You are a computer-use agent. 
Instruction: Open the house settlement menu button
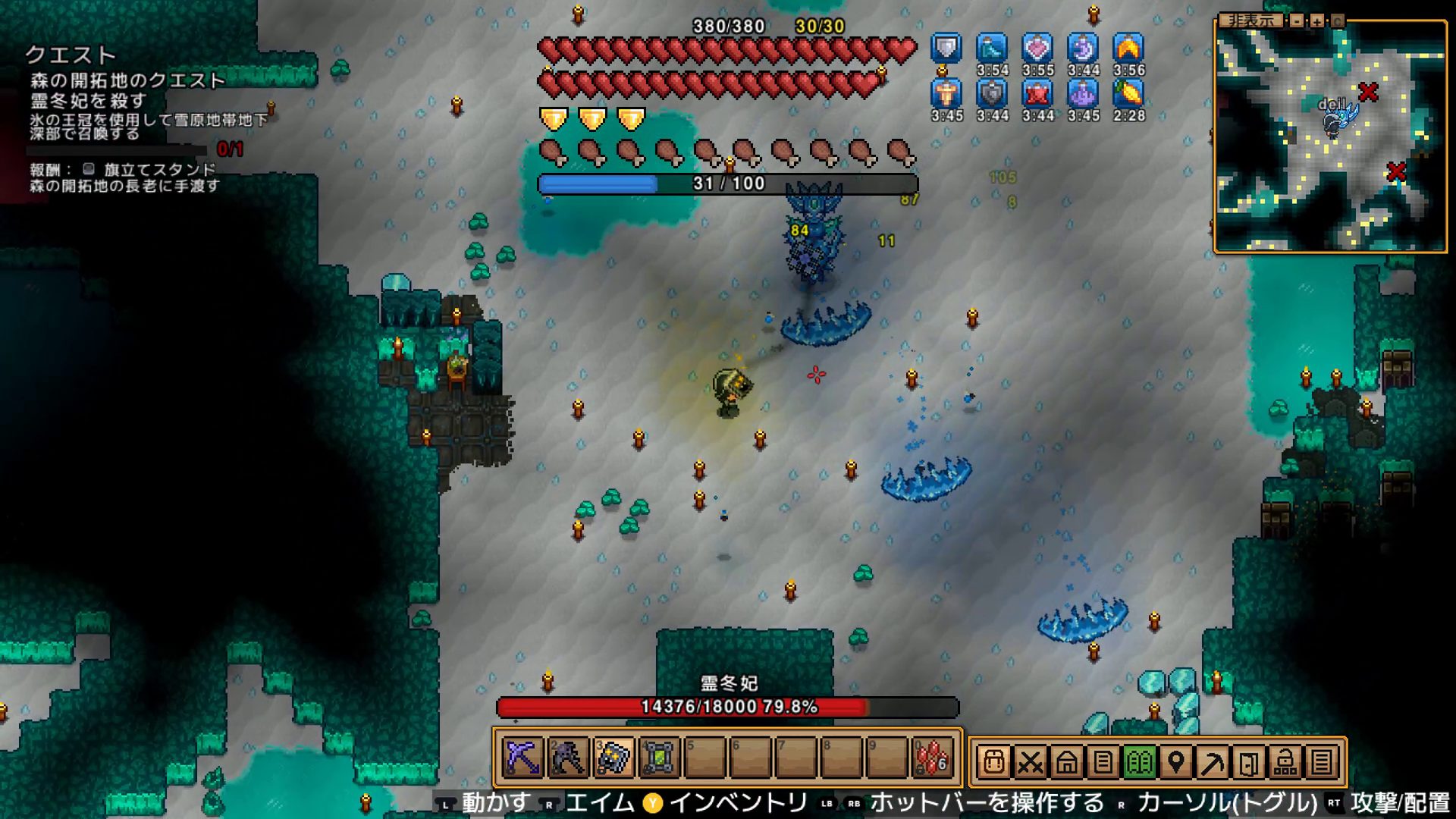point(1066,761)
